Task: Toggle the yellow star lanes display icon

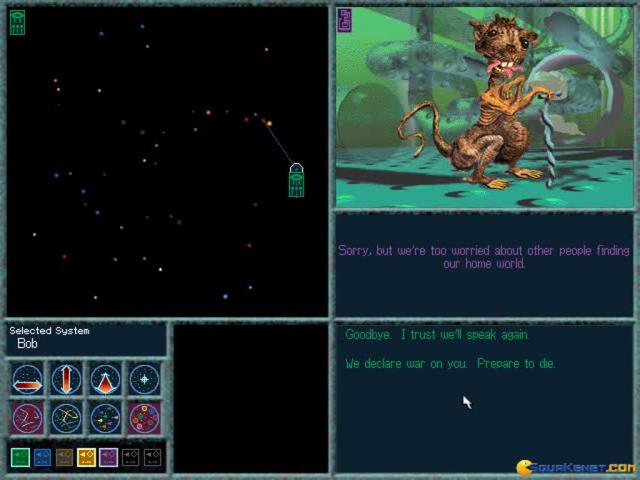Action: coord(66,418)
